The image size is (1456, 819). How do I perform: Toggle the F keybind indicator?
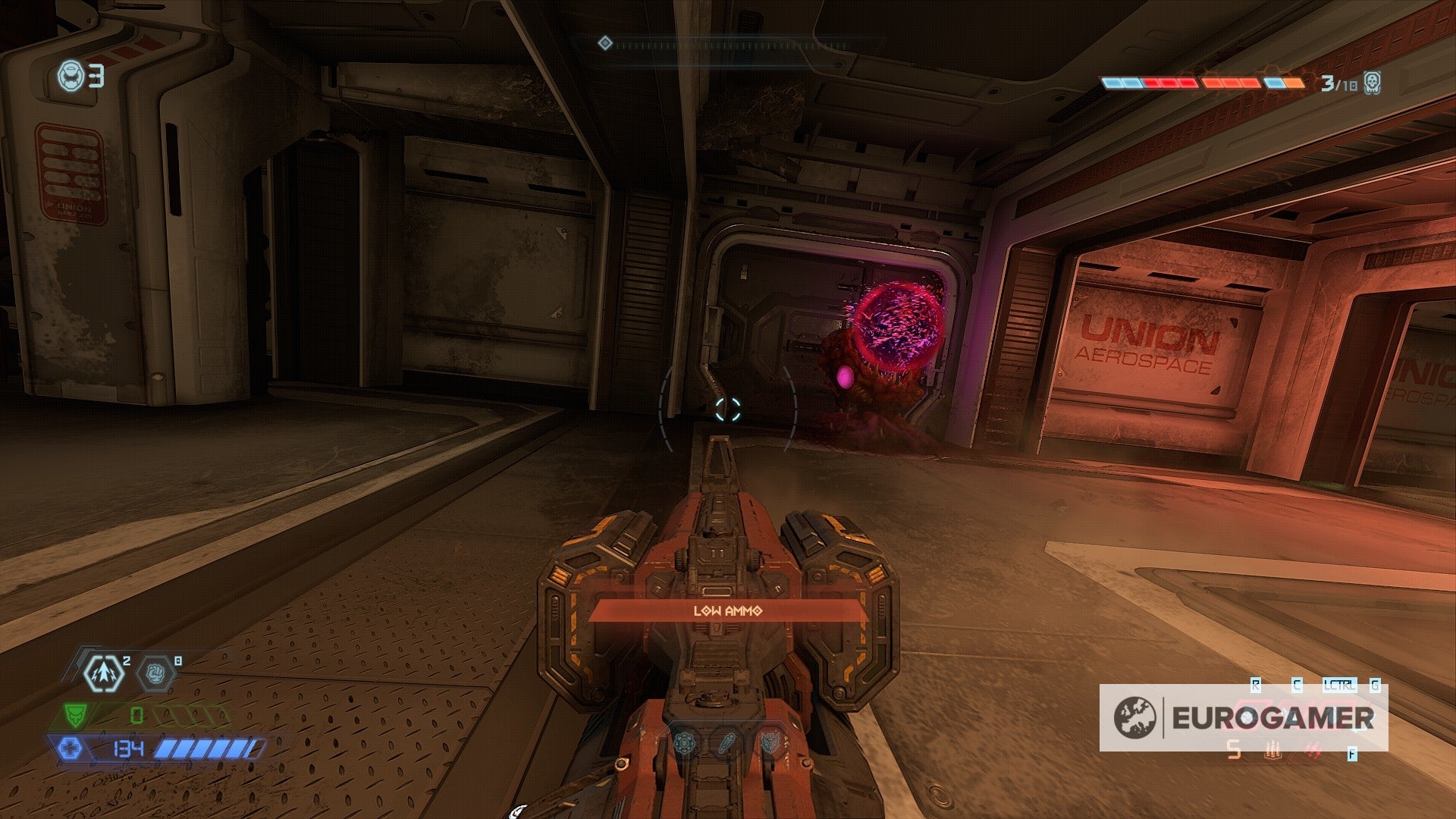[1352, 753]
